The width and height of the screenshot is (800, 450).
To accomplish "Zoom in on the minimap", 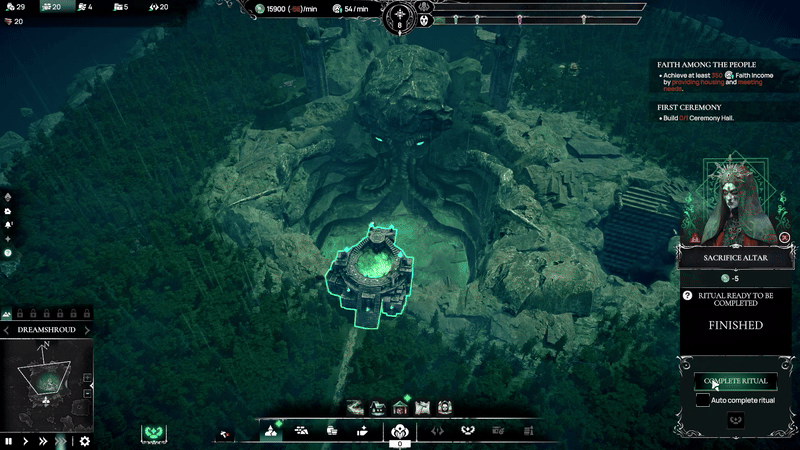I will pos(87,377).
